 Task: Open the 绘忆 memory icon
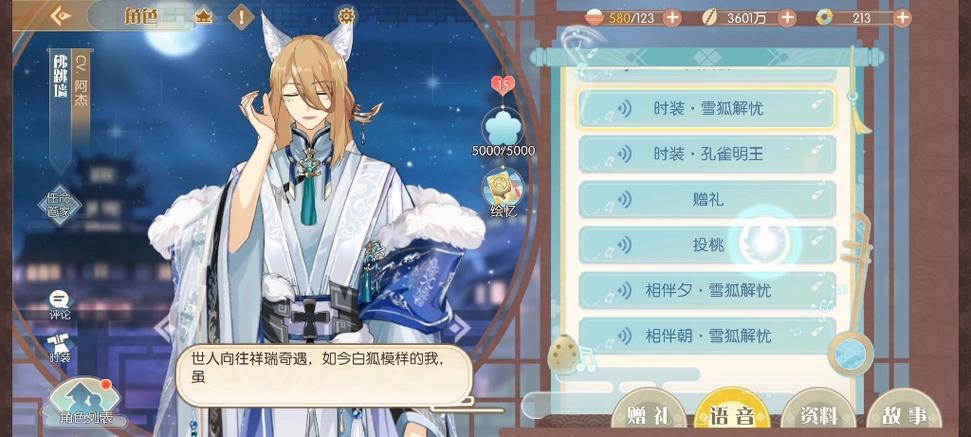503,192
